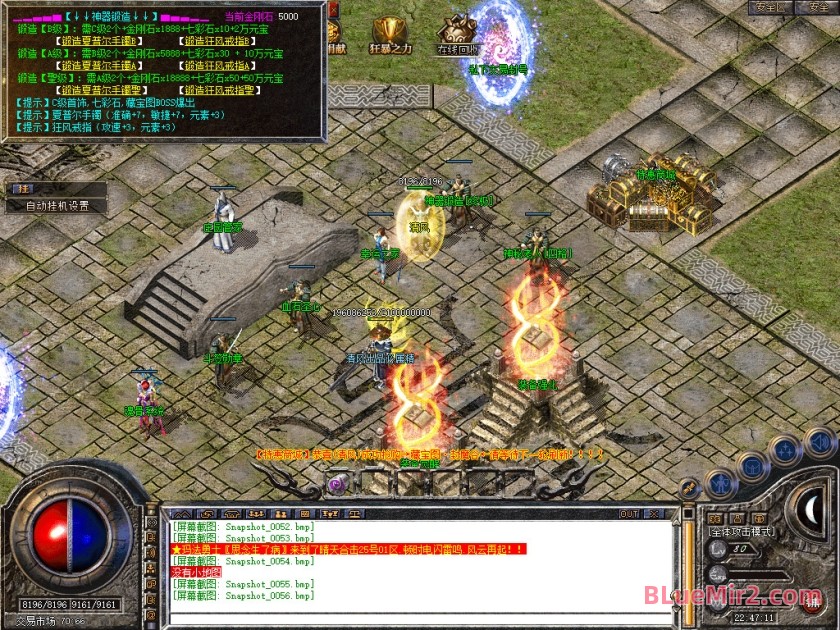Open the bag round blue button
Screen dimensions: 840x630
pos(752,466)
